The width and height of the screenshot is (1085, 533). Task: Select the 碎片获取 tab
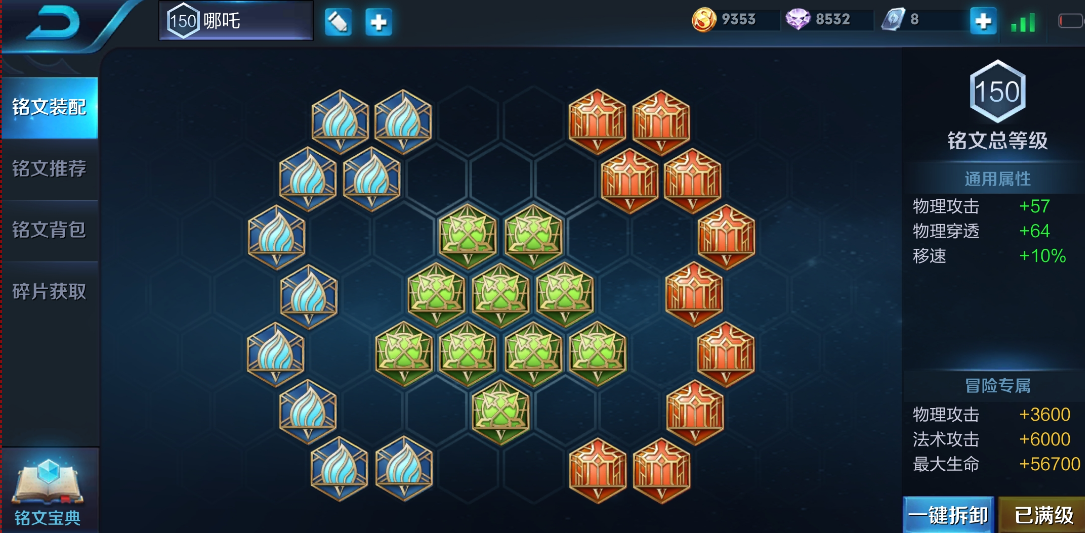(x=49, y=291)
